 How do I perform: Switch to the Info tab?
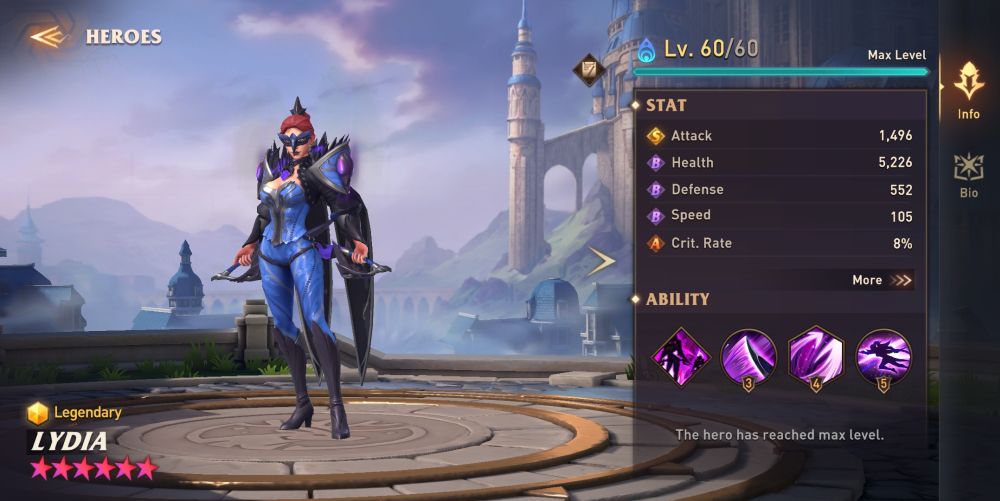[968, 90]
